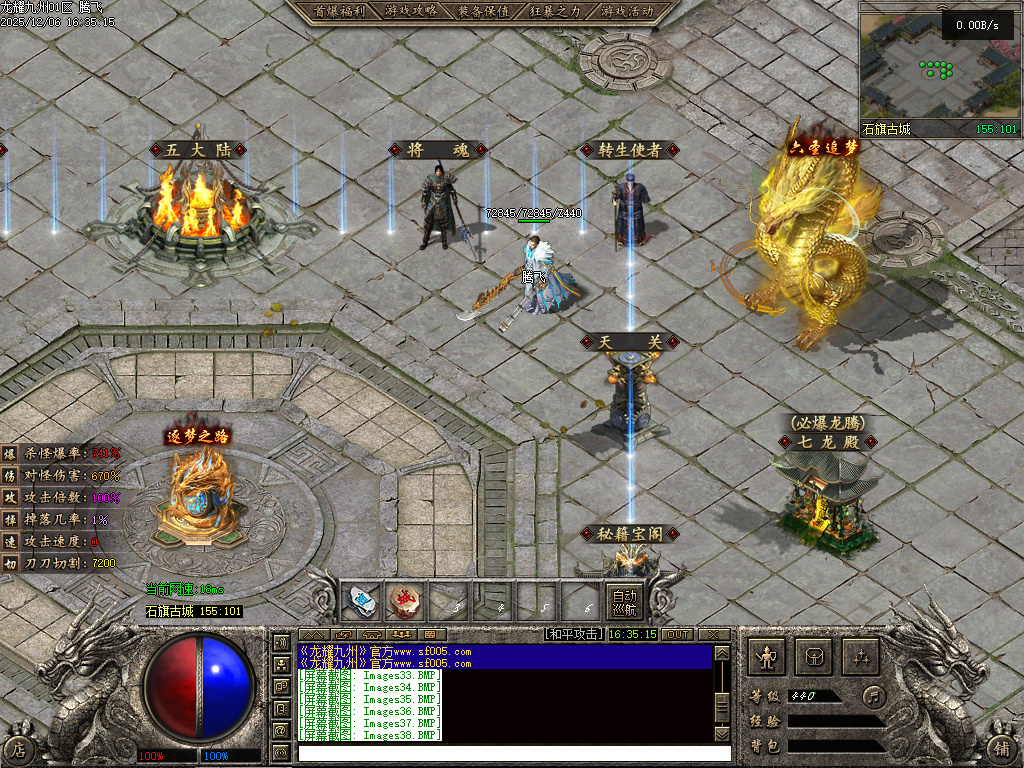Toggle the music note button

tap(875, 695)
